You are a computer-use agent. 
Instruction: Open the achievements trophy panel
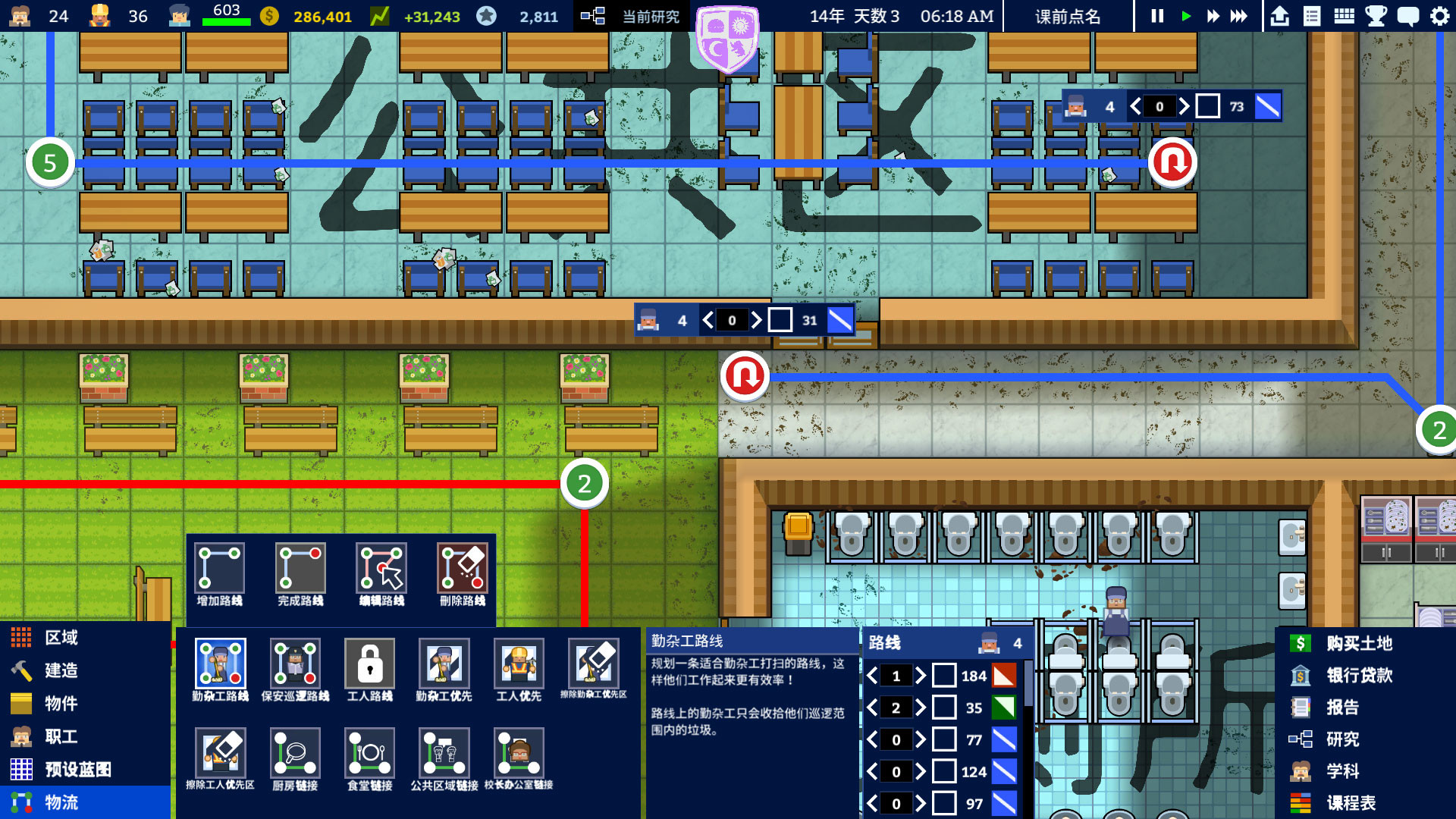point(1375,14)
